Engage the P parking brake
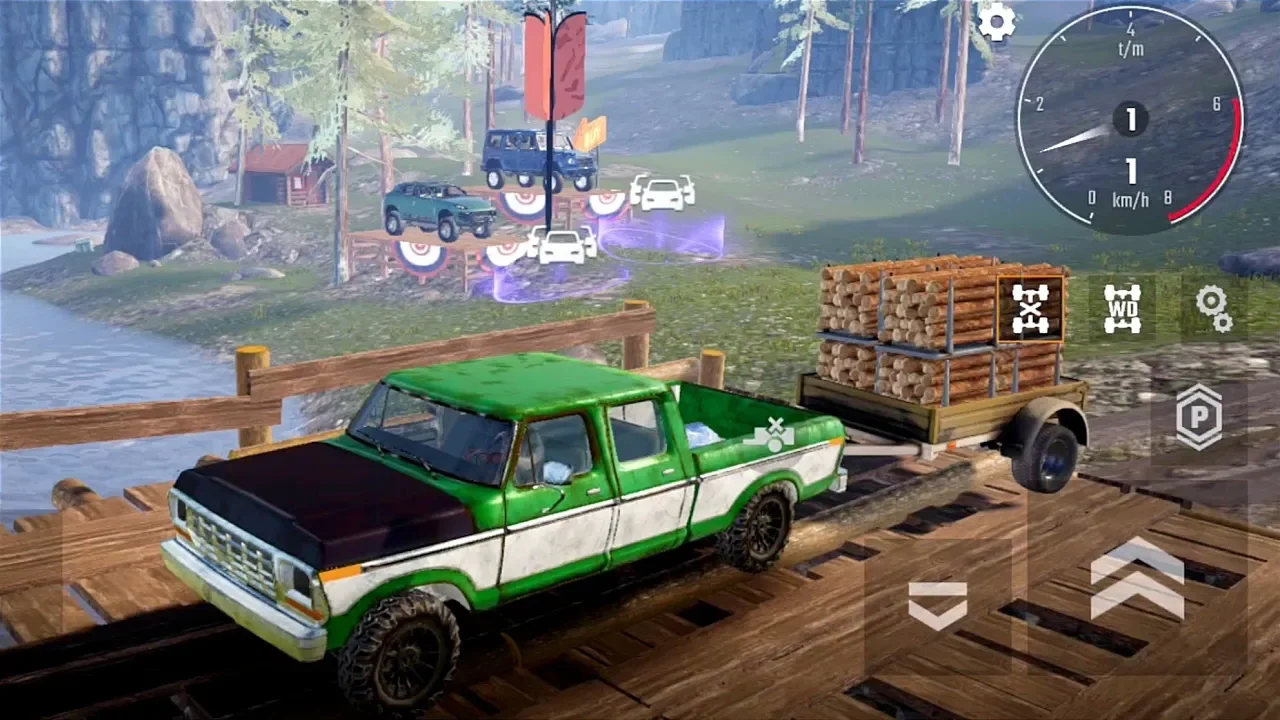1280x720 pixels. 1198,417
